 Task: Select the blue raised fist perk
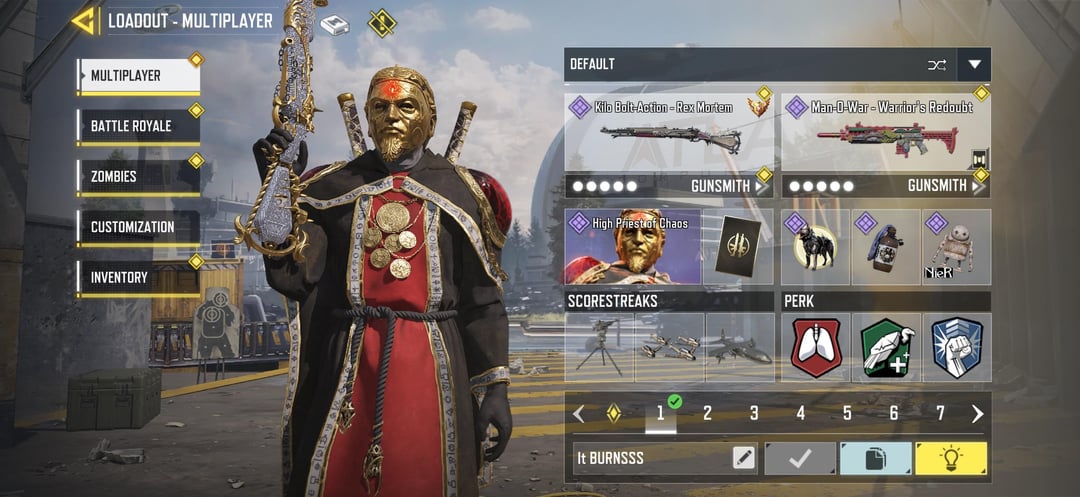click(x=956, y=347)
